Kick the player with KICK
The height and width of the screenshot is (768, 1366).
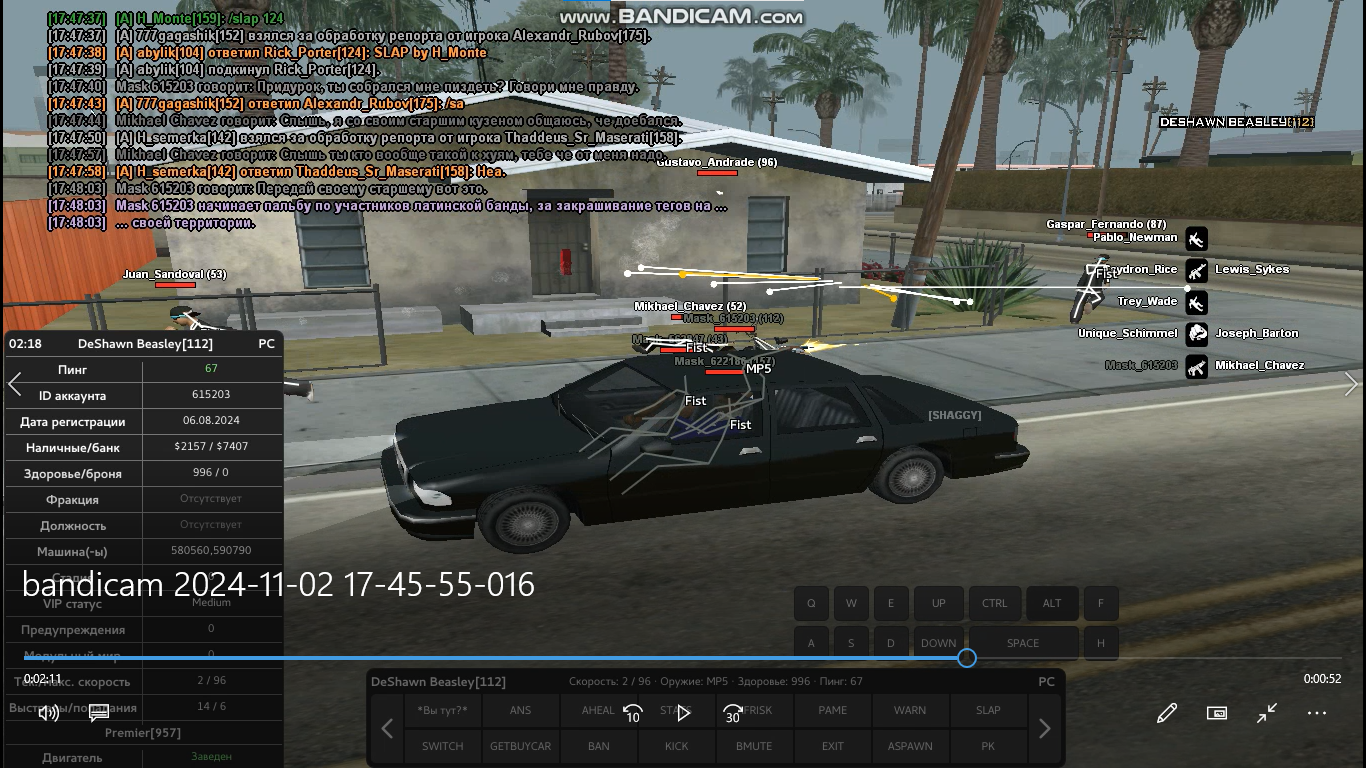pyautogui.click(x=676, y=746)
